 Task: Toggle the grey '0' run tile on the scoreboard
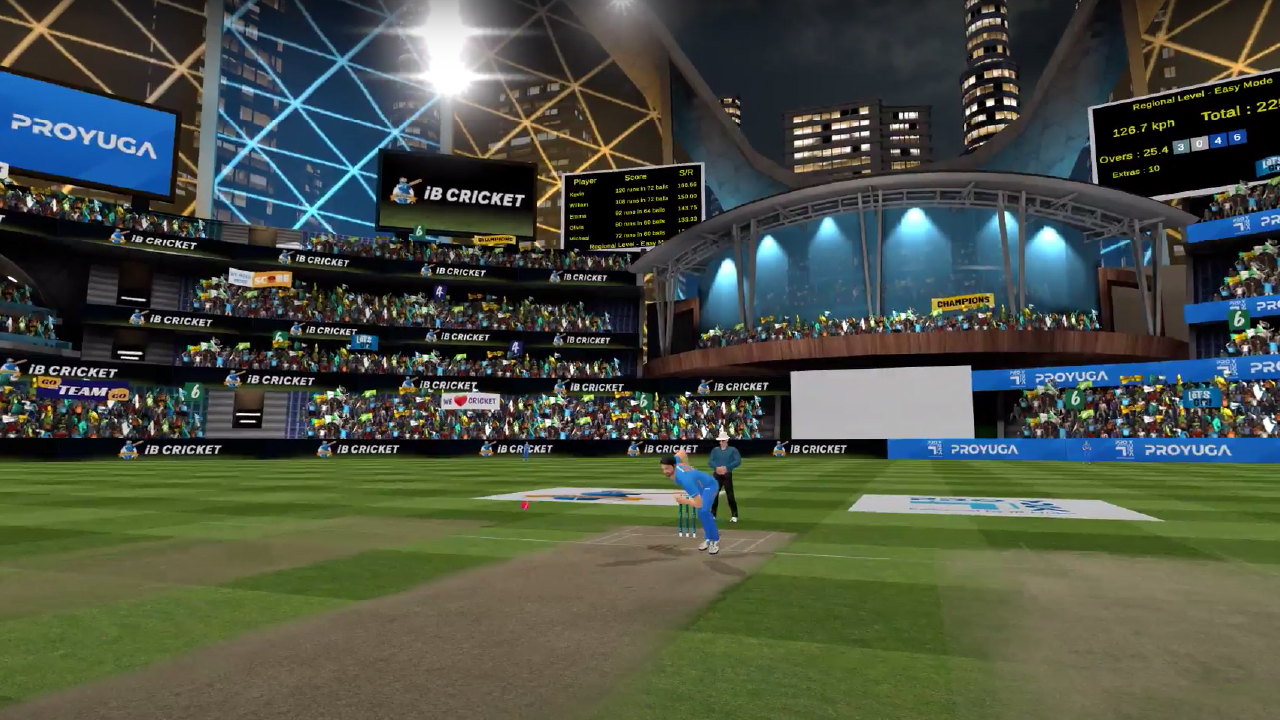point(1200,143)
